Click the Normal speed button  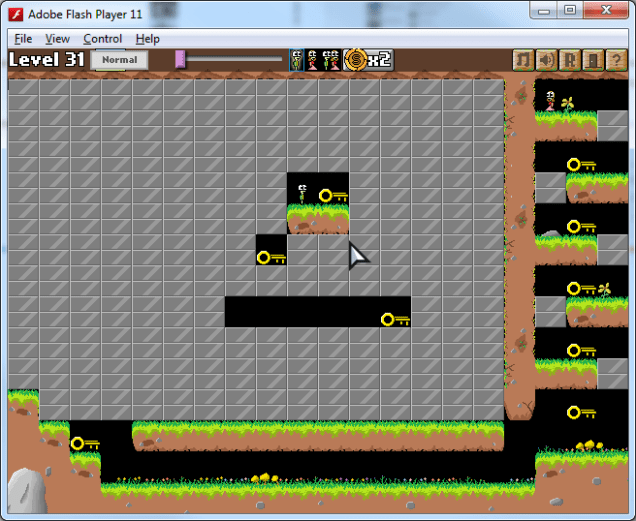pos(119,60)
